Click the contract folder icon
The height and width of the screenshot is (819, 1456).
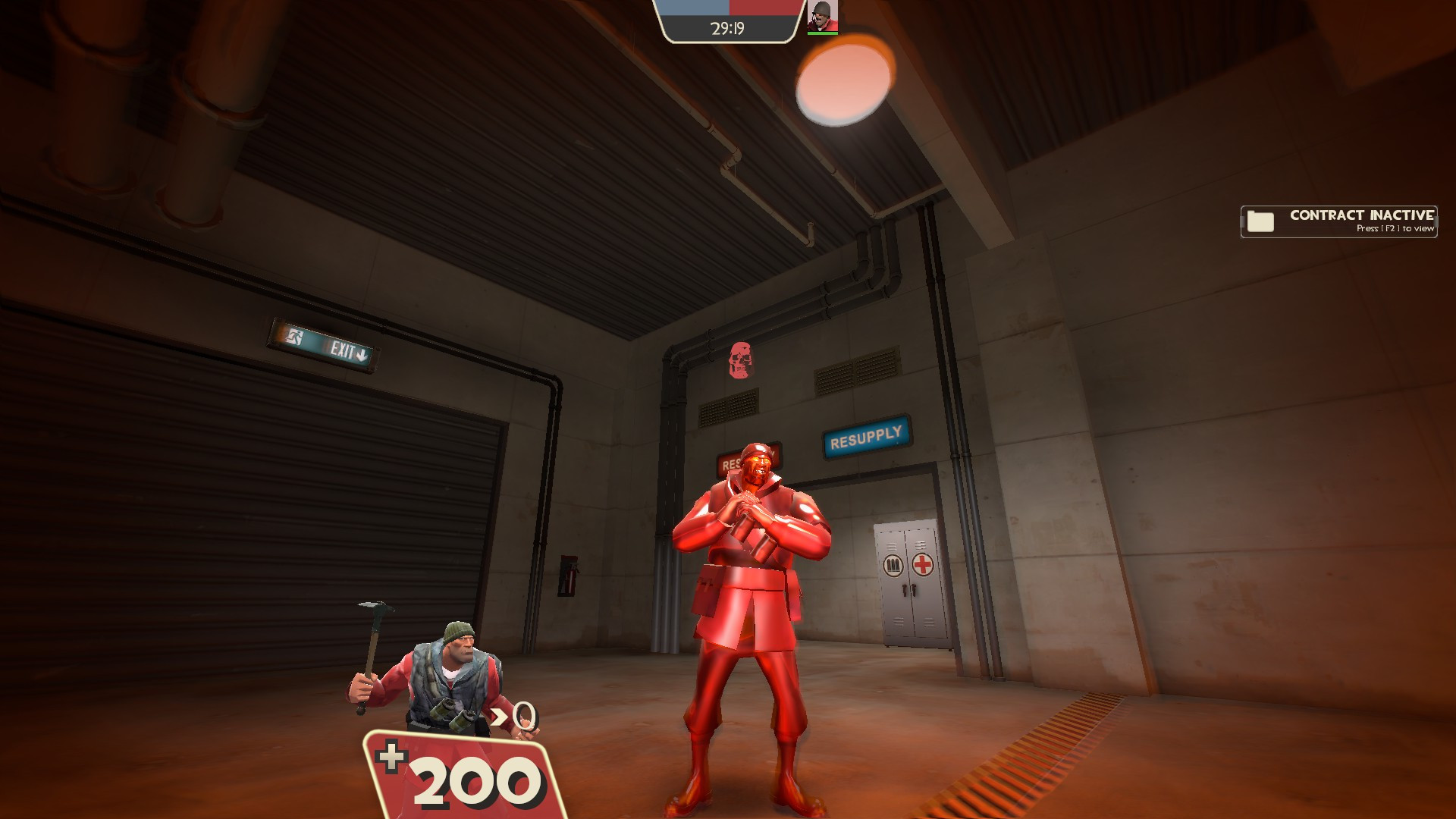pos(1260,221)
